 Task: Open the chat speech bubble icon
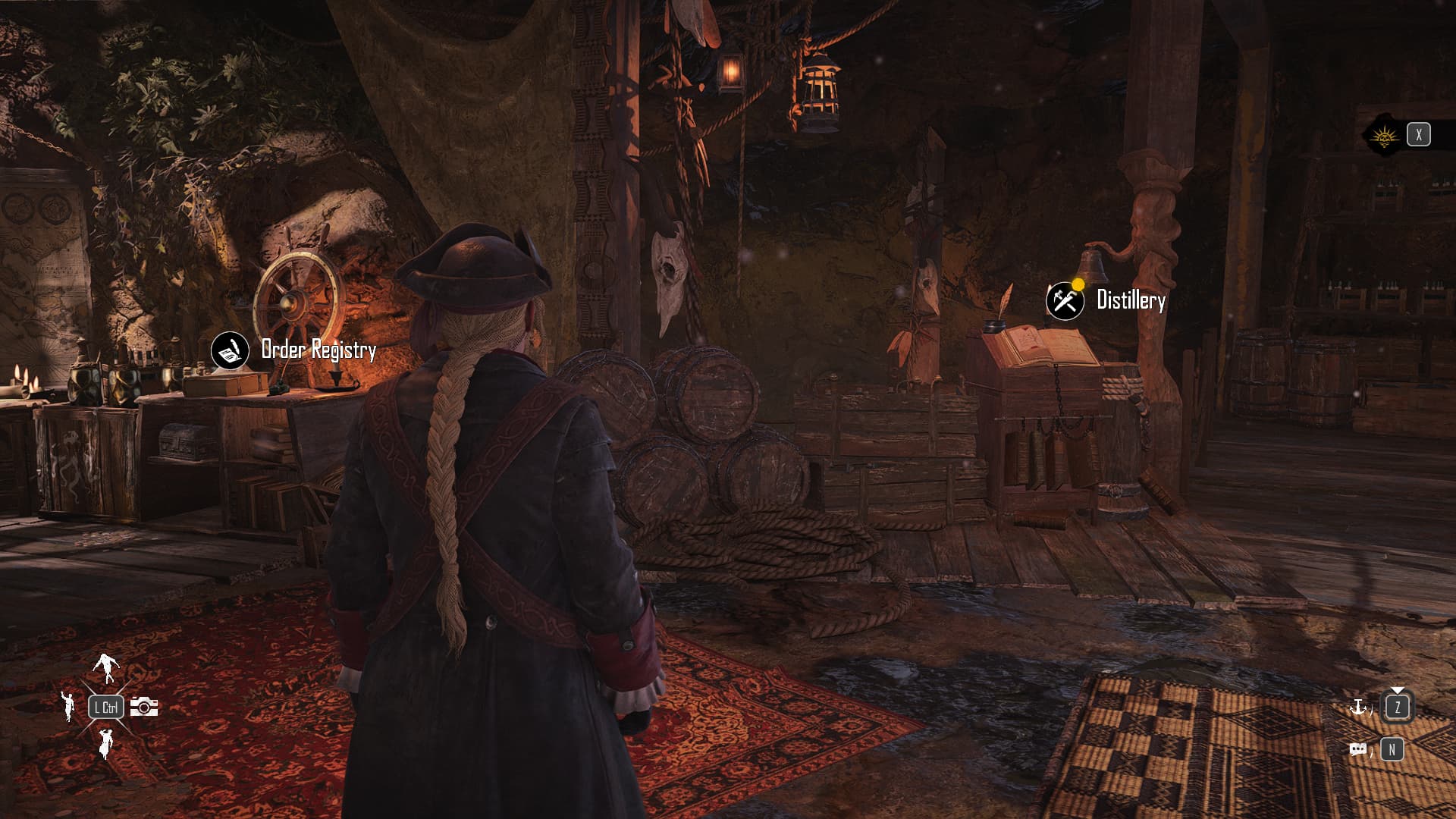tap(1358, 750)
